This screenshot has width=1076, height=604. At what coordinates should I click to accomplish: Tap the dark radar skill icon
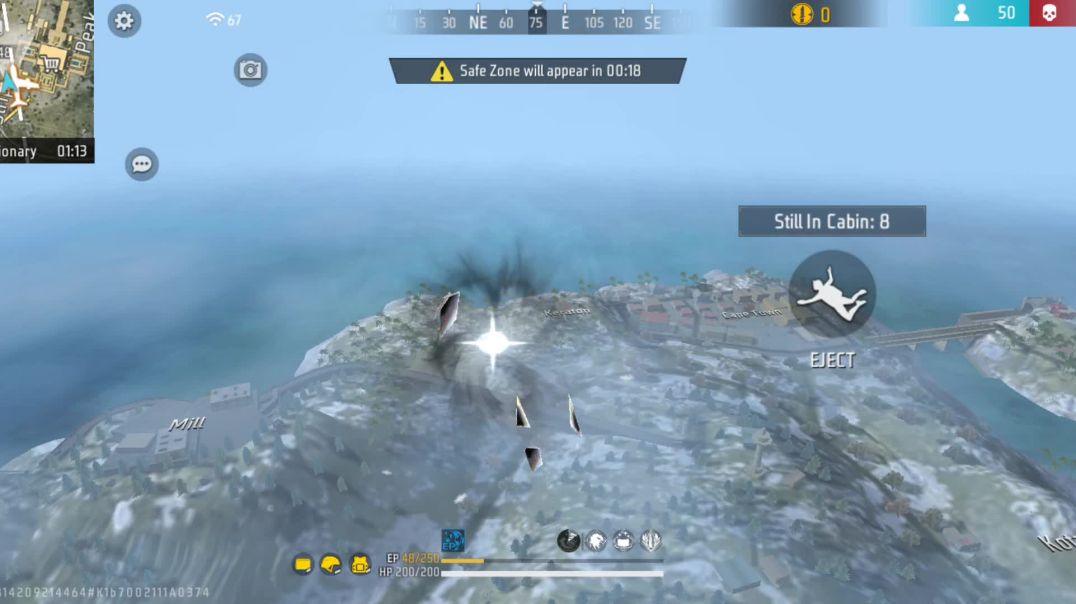pos(568,541)
